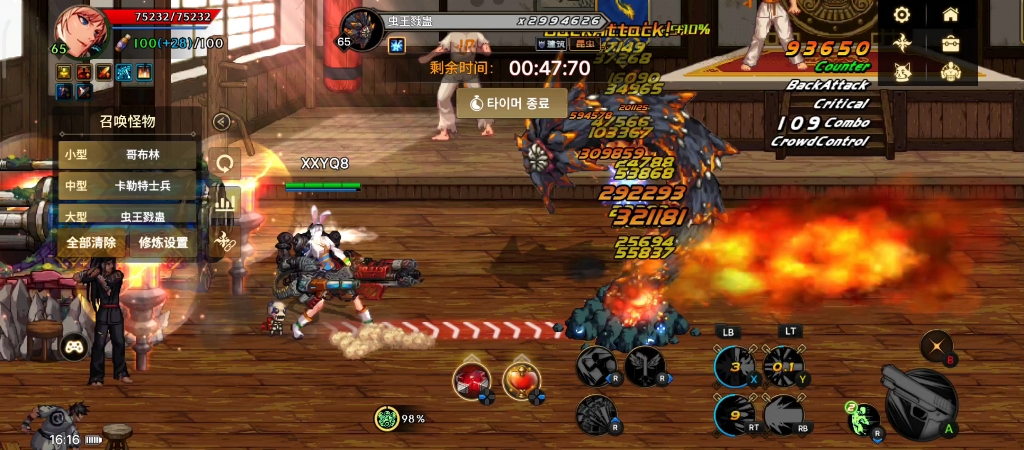Image resolution: width=1024 pixels, height=450 pixels.
Task: Return home via the house icon
Action: pyautogui.click(x=951, y=15)
